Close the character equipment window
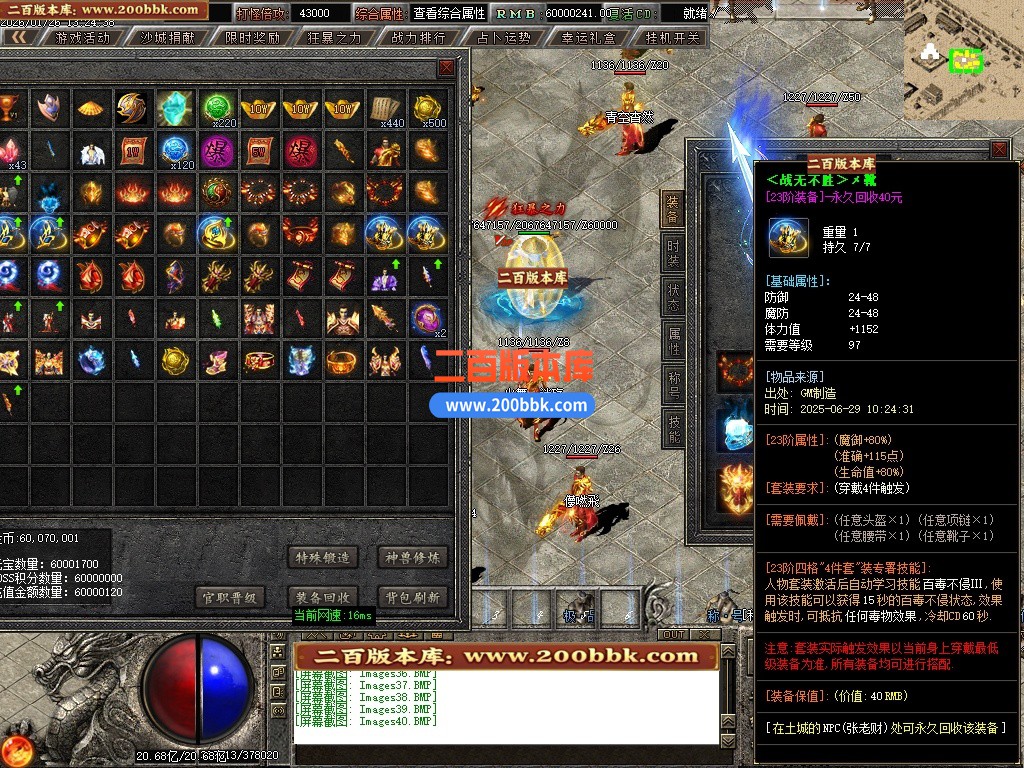This screenshot has width=1024, height=768. 998,150
